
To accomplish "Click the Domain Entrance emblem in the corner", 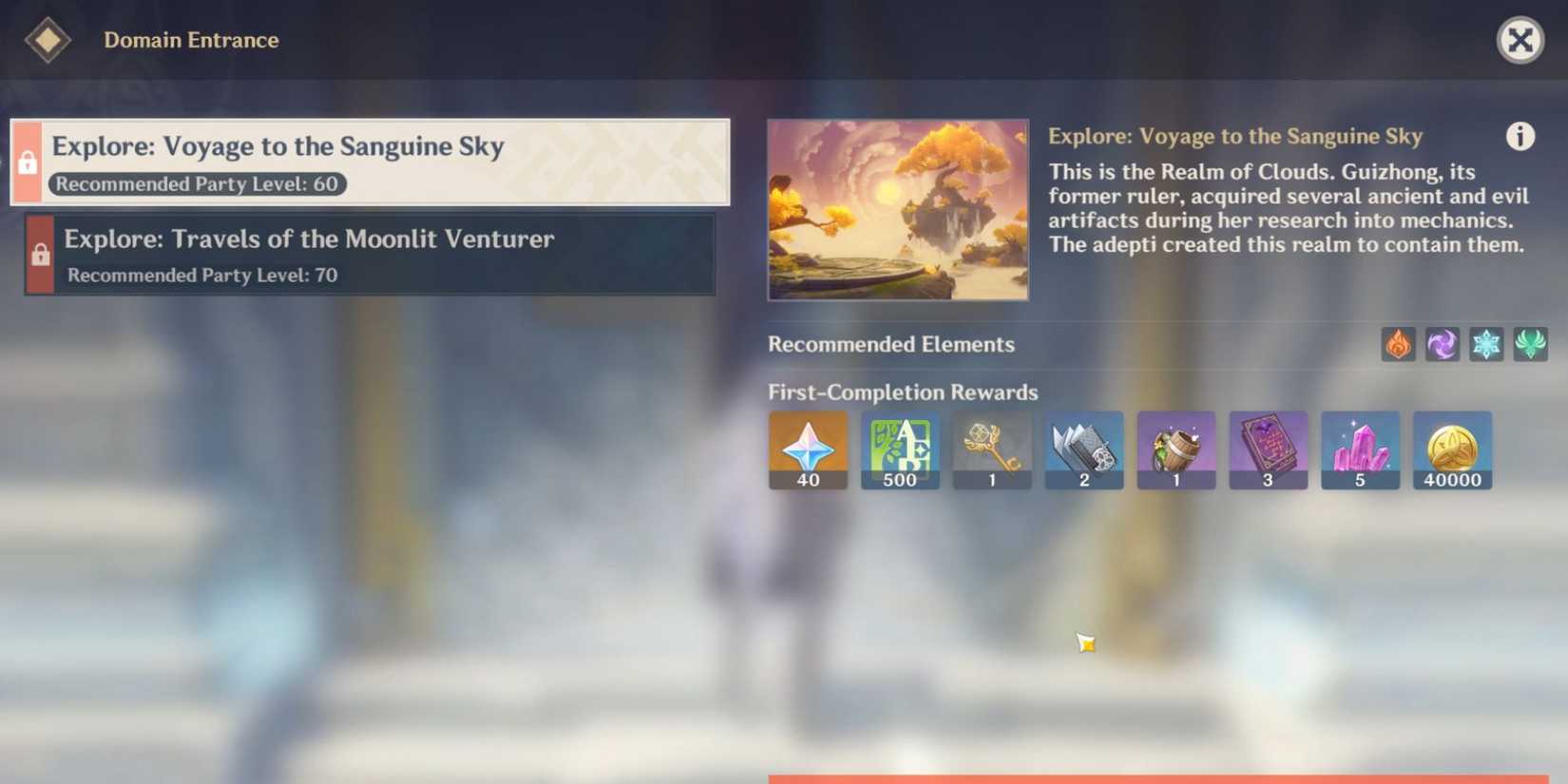I will pos(46,40).
